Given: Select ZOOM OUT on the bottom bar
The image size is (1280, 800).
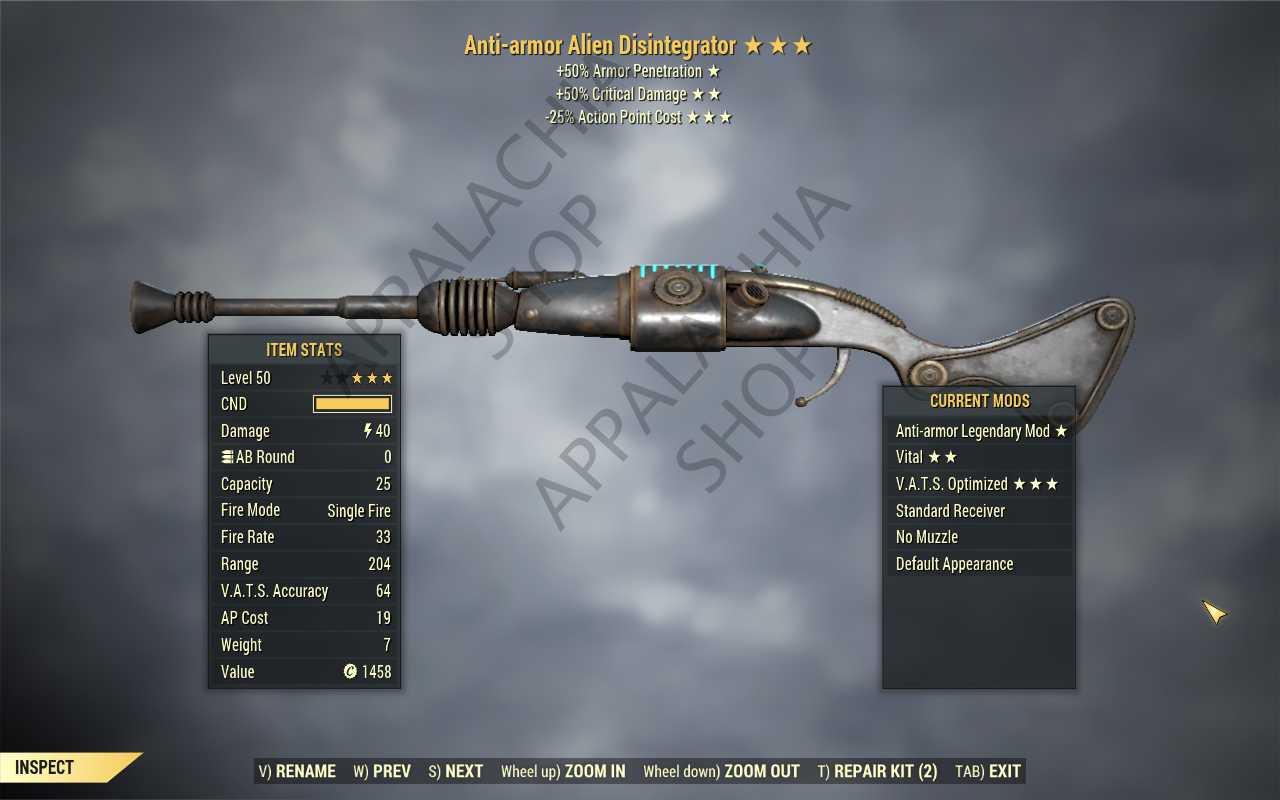Looking at the screenshot, I should pos(721,771).
